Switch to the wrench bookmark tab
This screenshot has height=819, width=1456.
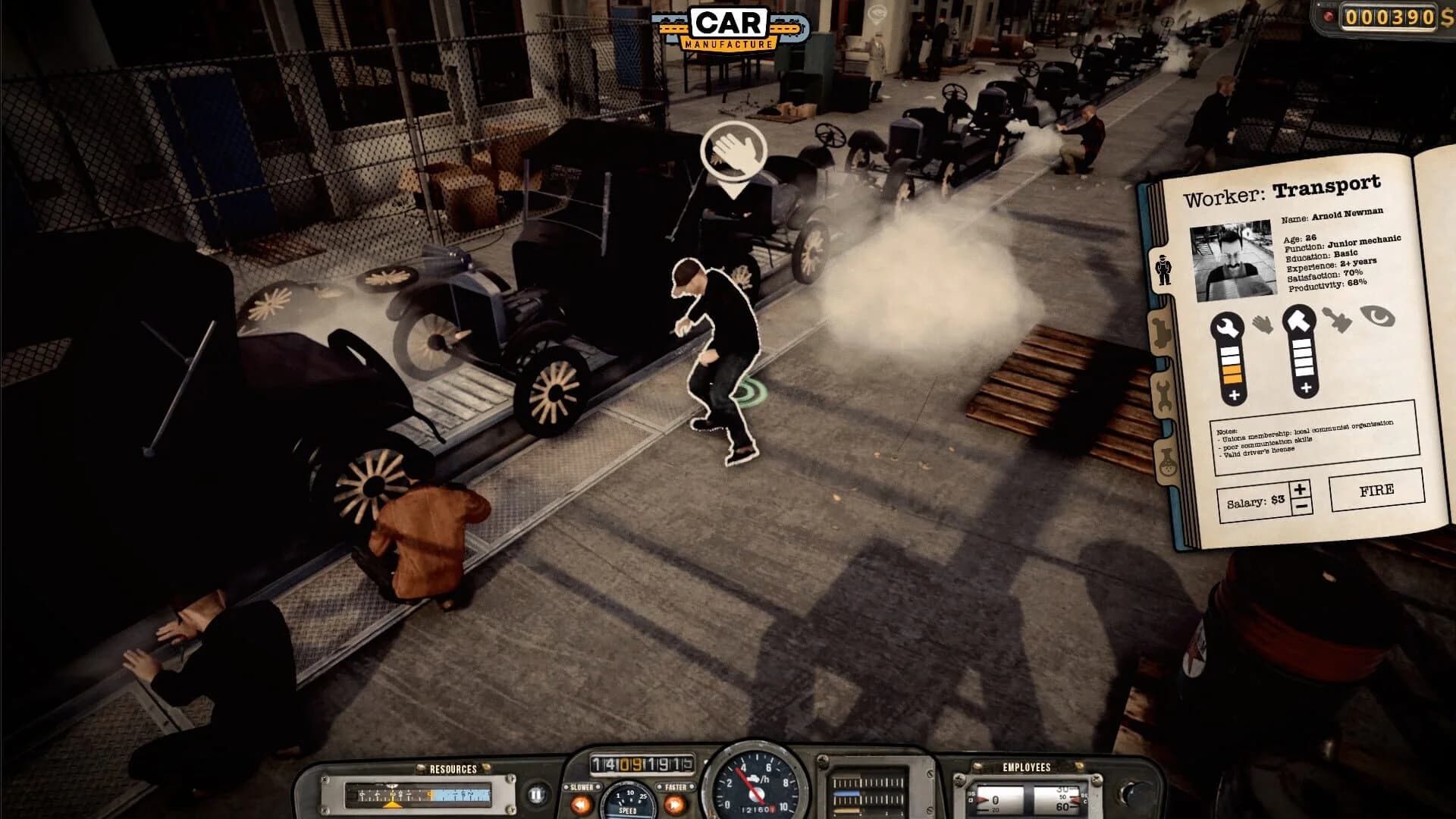(1164, 394)
